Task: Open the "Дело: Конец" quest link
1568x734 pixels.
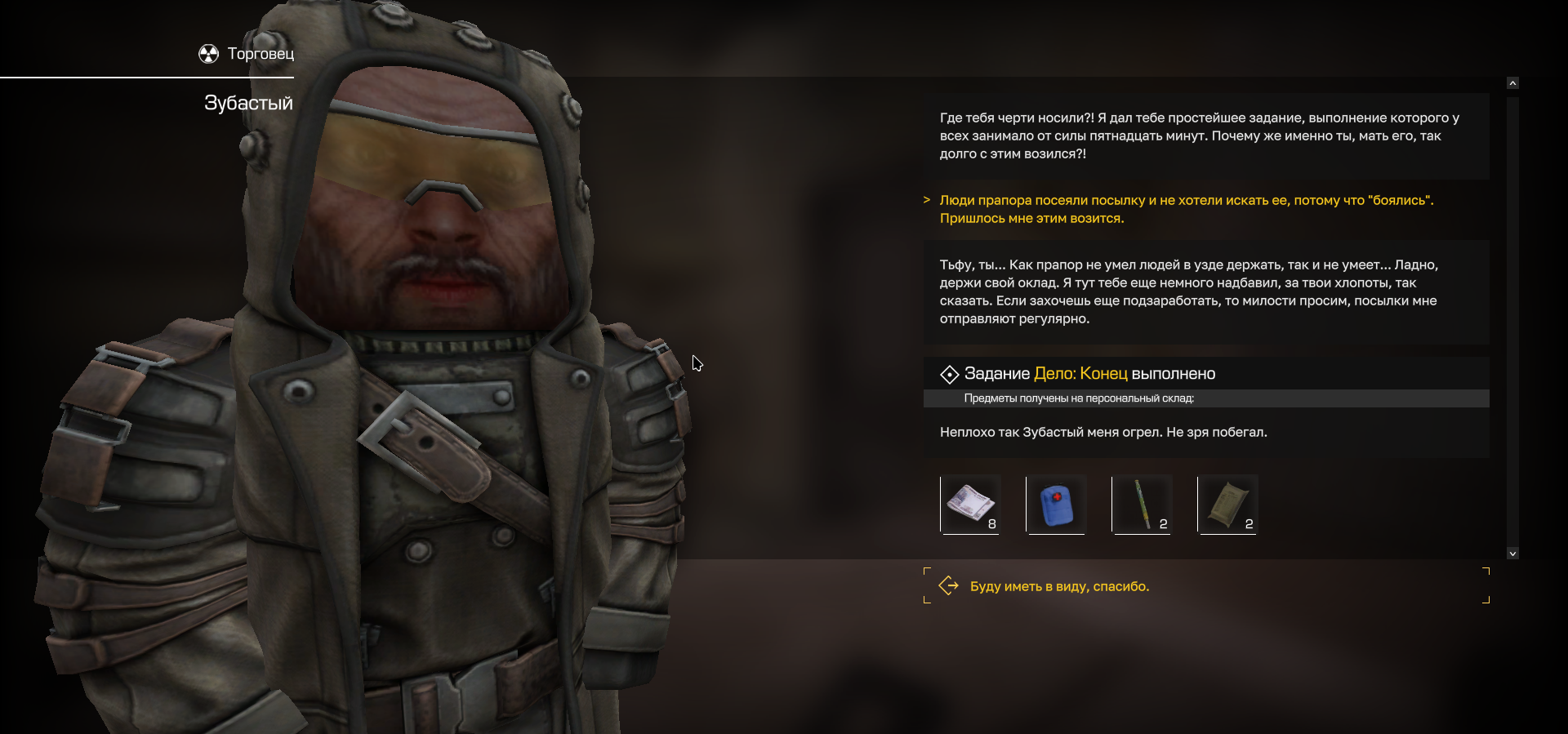Action: (1080, 374)
